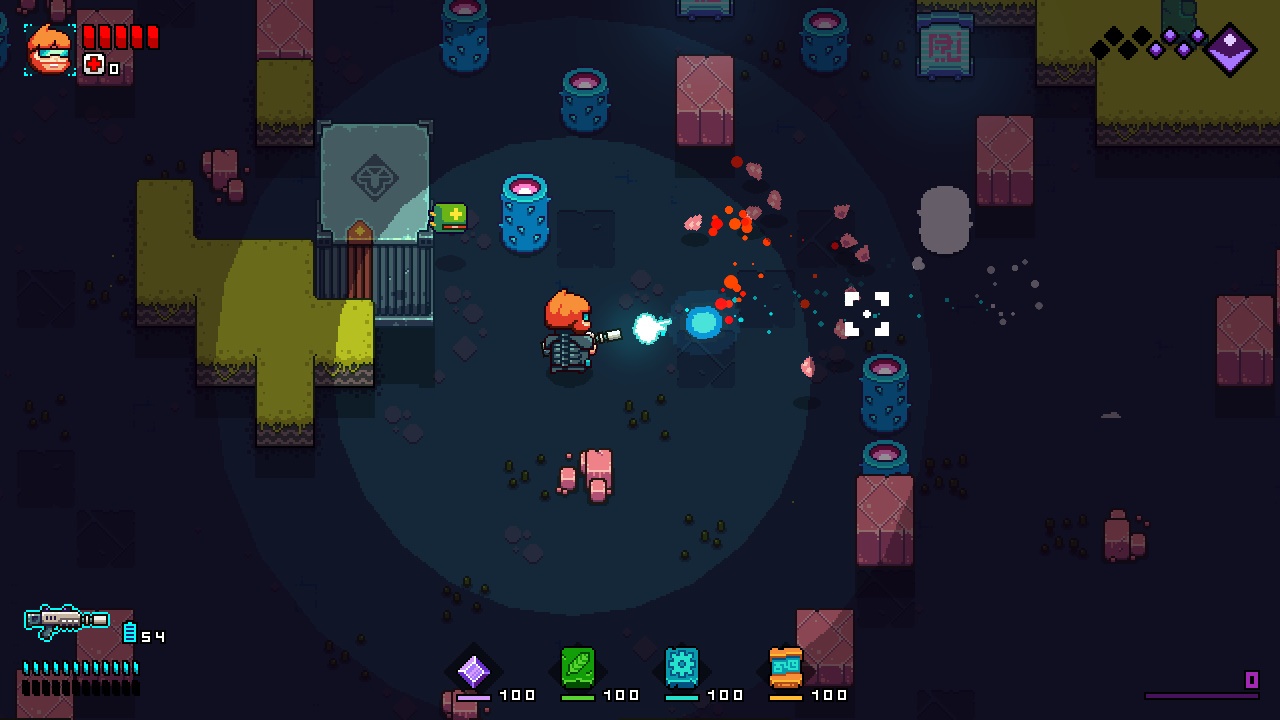This screenshot has height=720, width=1280.
Task: Click the red health bar segments
Action: pos(119,34)
